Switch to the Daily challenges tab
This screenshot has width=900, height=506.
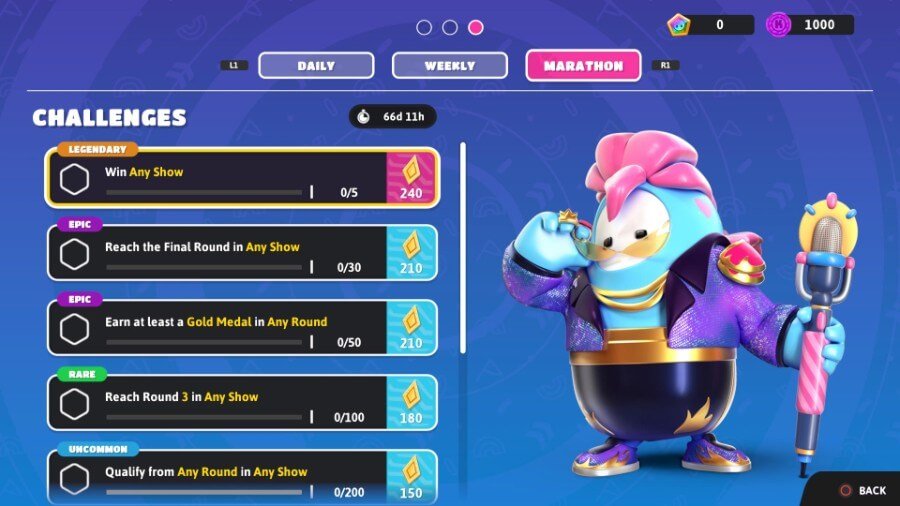pos(316,66)
